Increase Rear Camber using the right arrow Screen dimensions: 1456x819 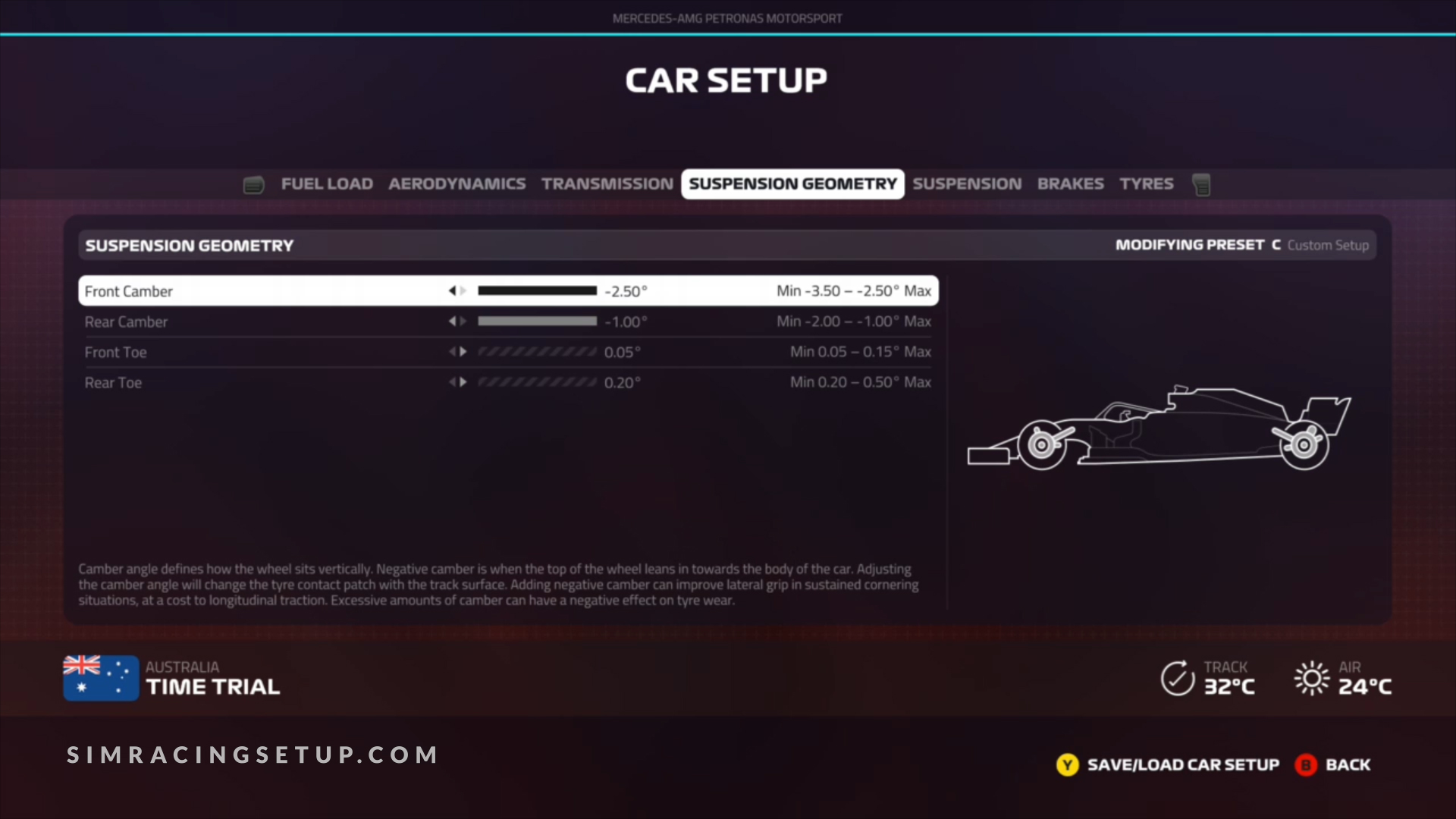(x=464, y=321)
